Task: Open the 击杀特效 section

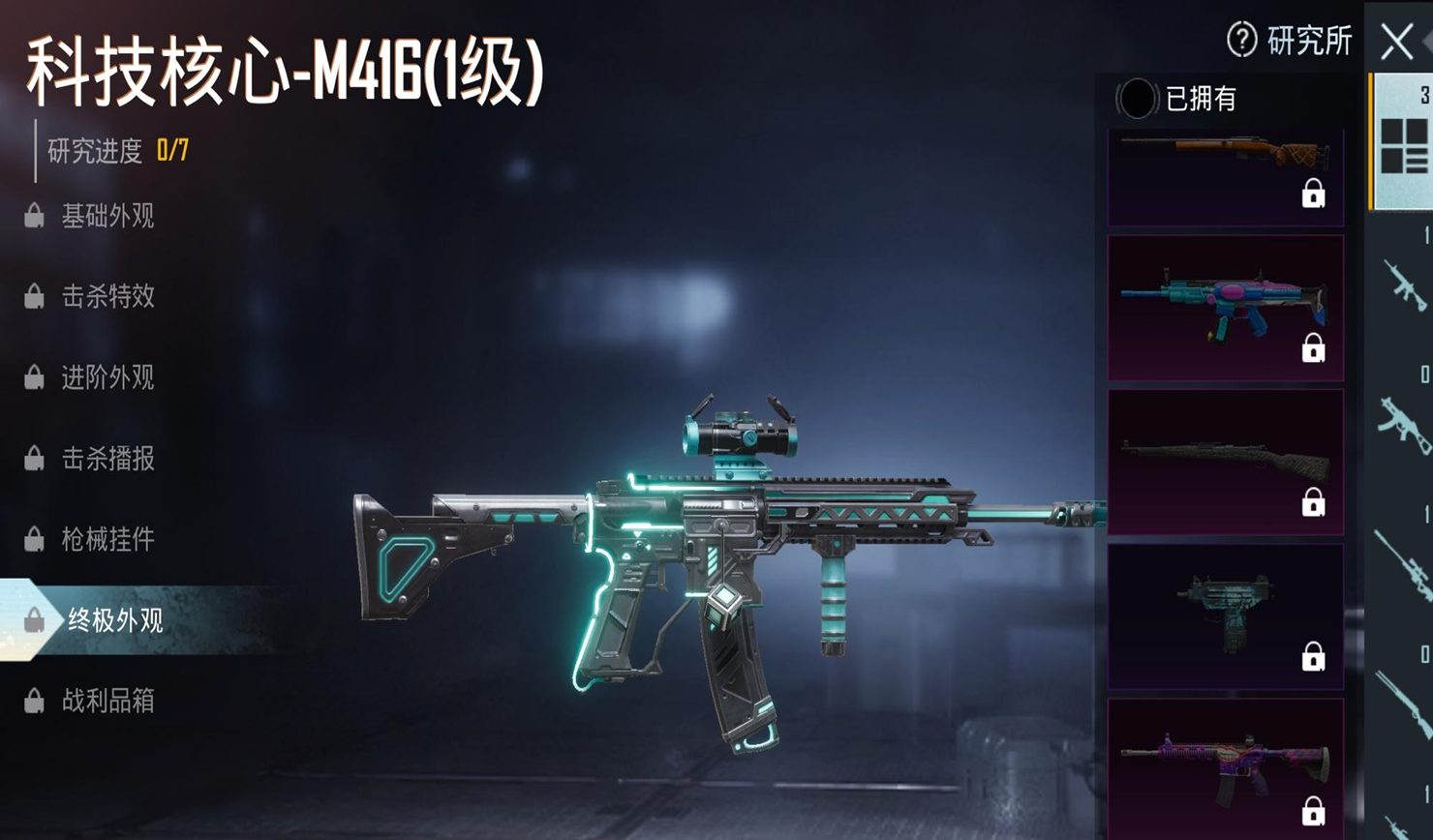Action: (x=107, y=296)
